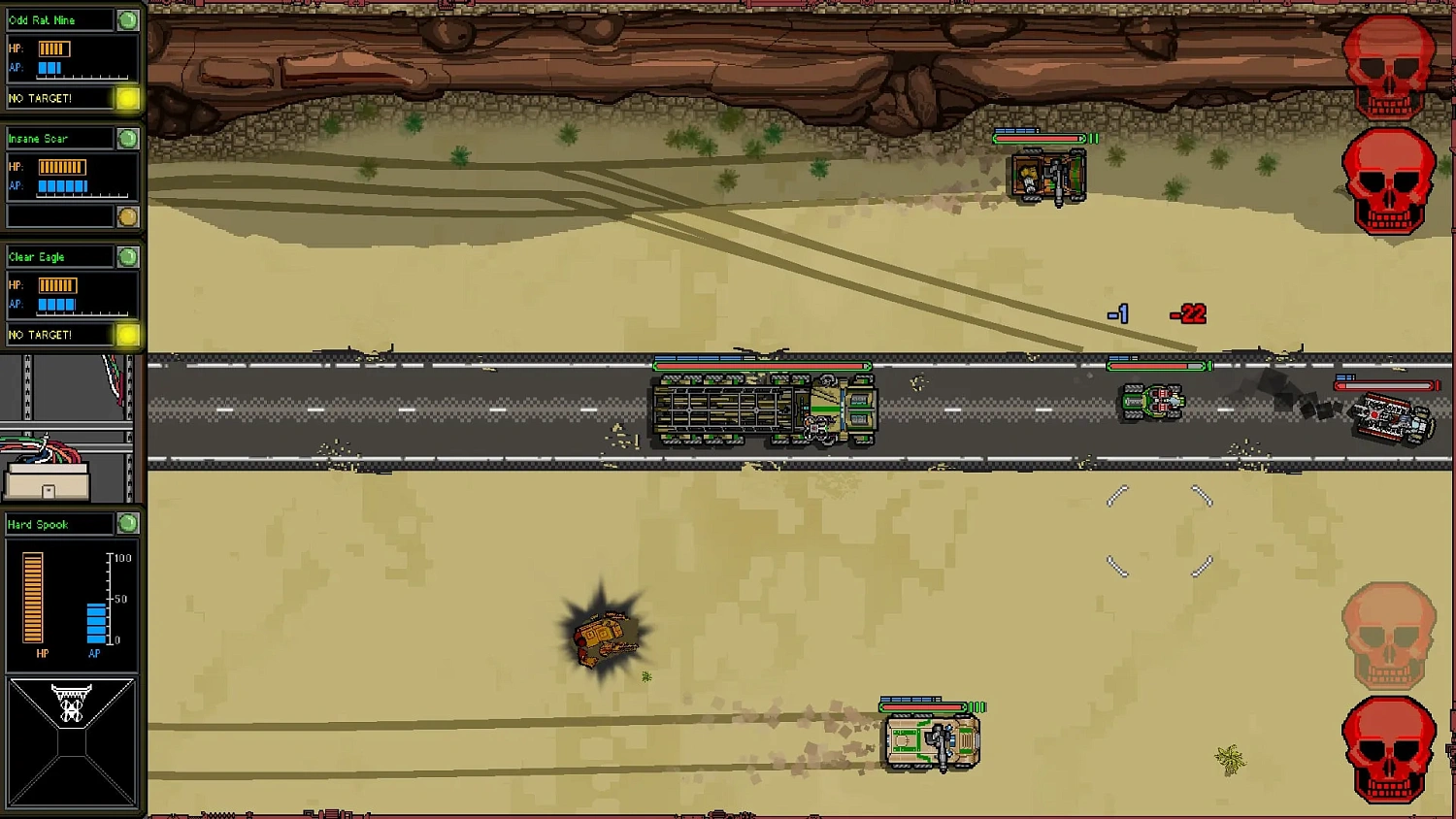Click Hard Spook's orange HP gauge
Image resolution: width=1456 pixels, height=819 pixels.
point(34,600)
